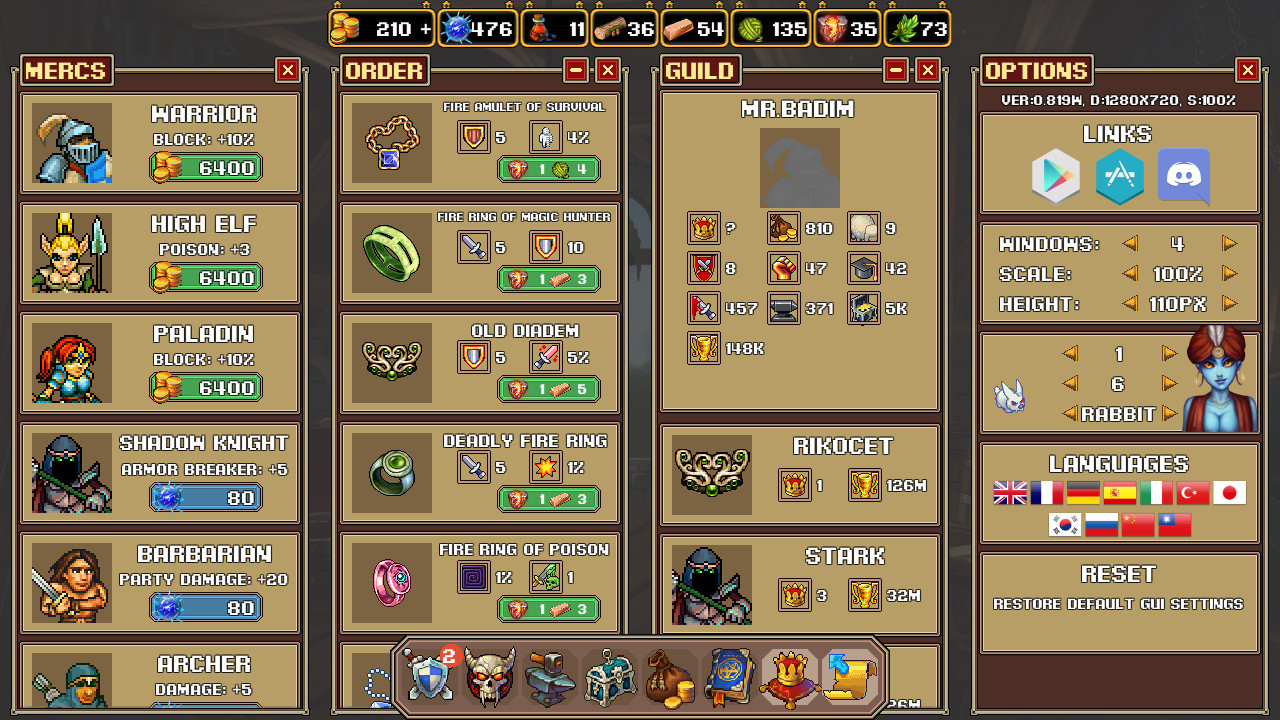1280x720 pixels.
Task: Open the blue spell book
Action: click(729, 678)
